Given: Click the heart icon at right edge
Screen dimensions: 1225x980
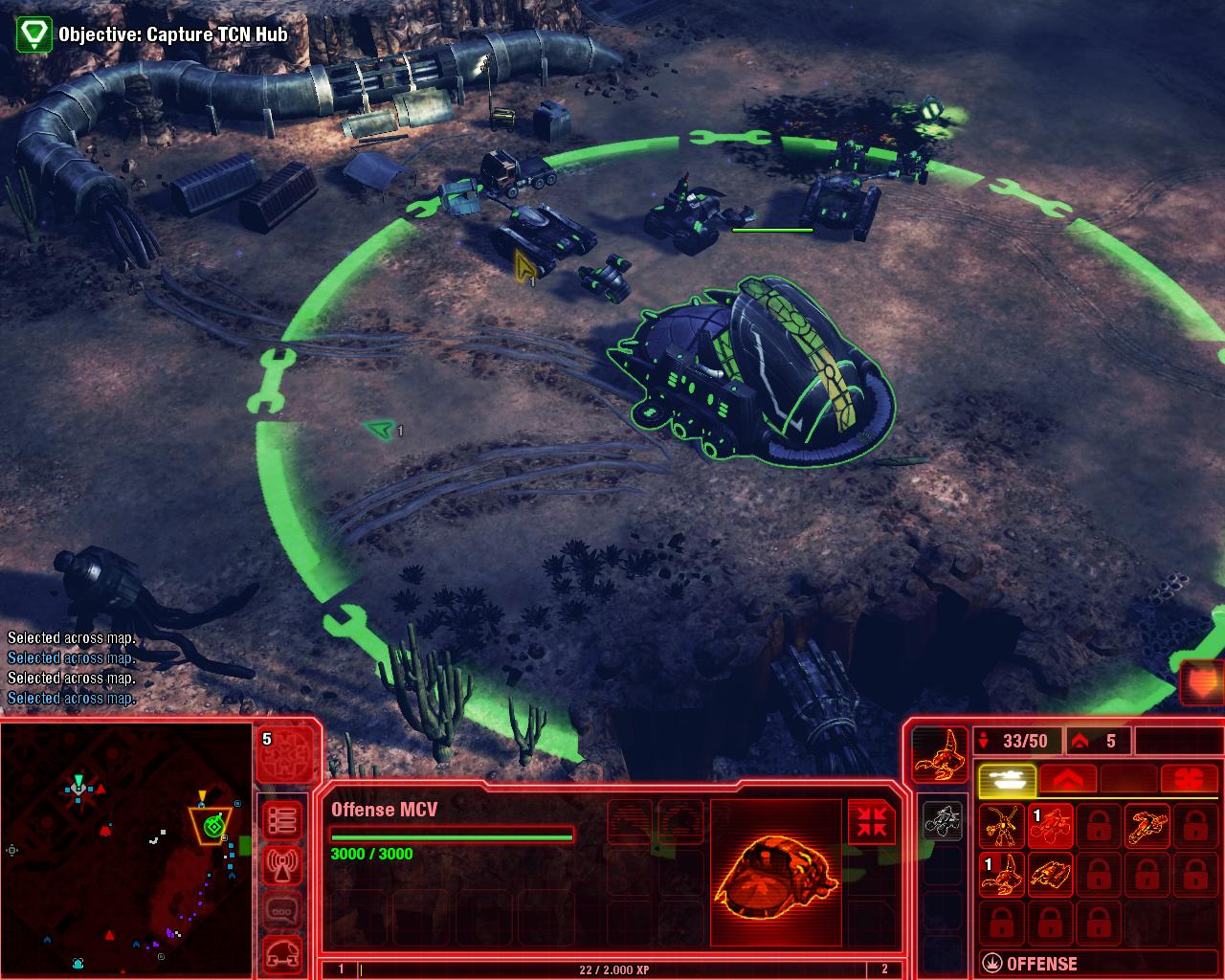Looking at the screenshot, I should (x=1202, y=683).
